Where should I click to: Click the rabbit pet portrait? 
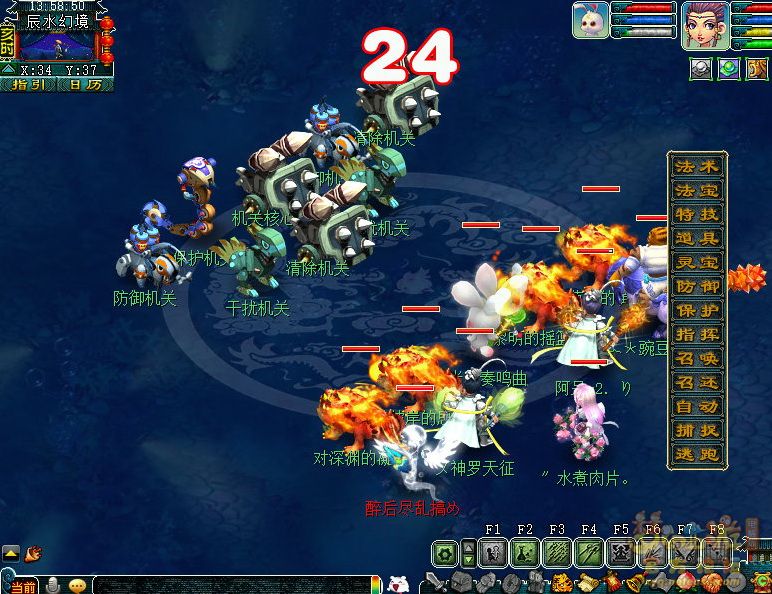(590, 20)
